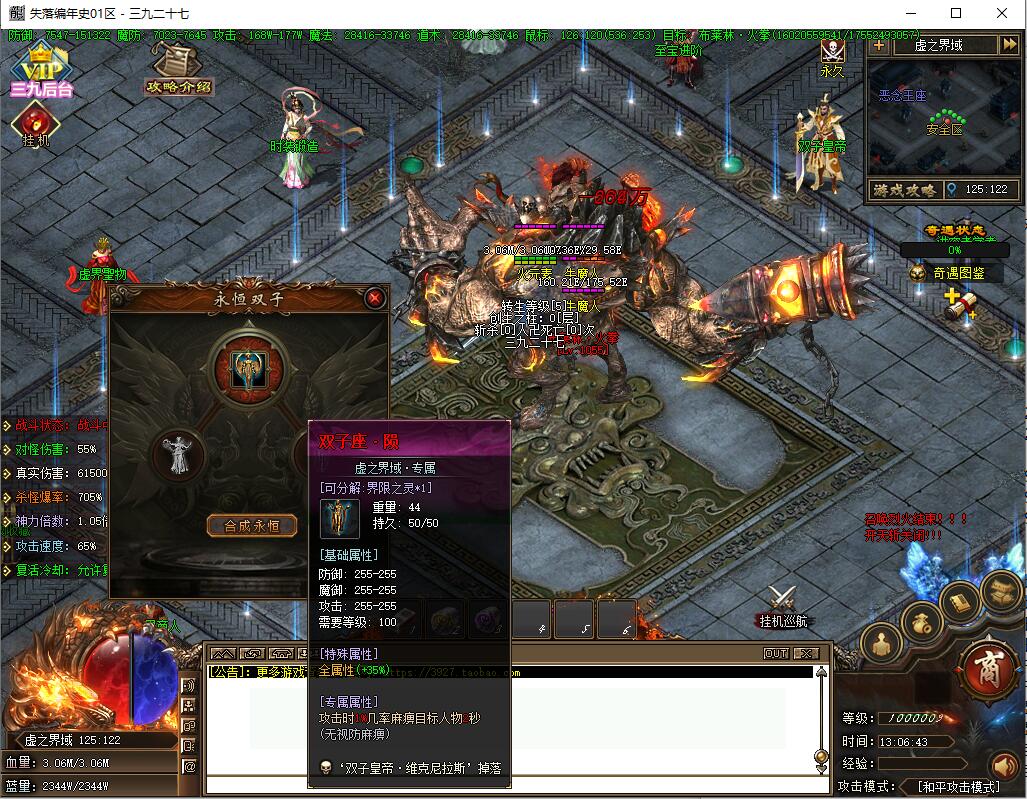Click the scroll with plus icon
This screenshot has width=1027, height=799.
coord(959,305)
